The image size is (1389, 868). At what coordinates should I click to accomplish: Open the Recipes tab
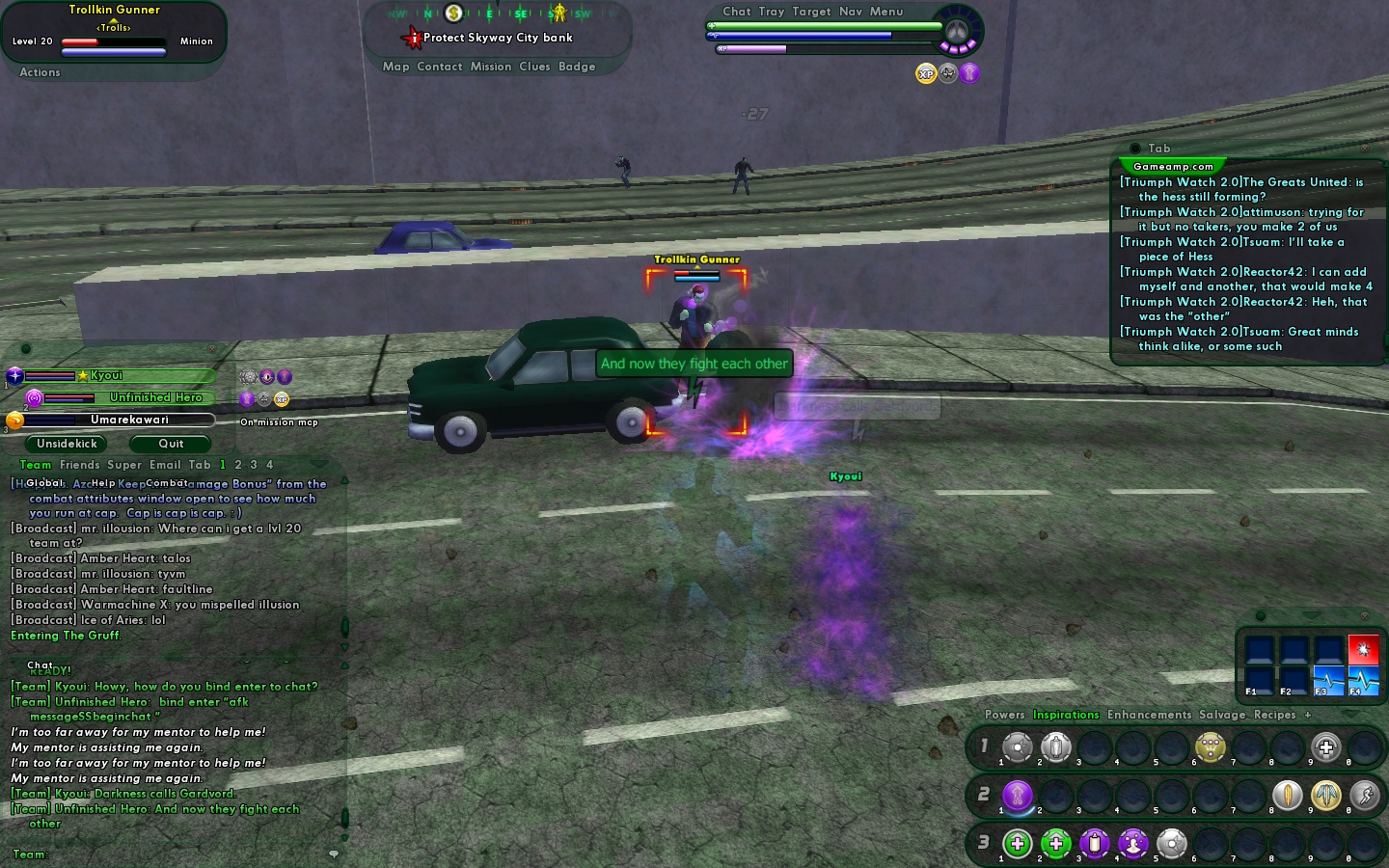1274,715
